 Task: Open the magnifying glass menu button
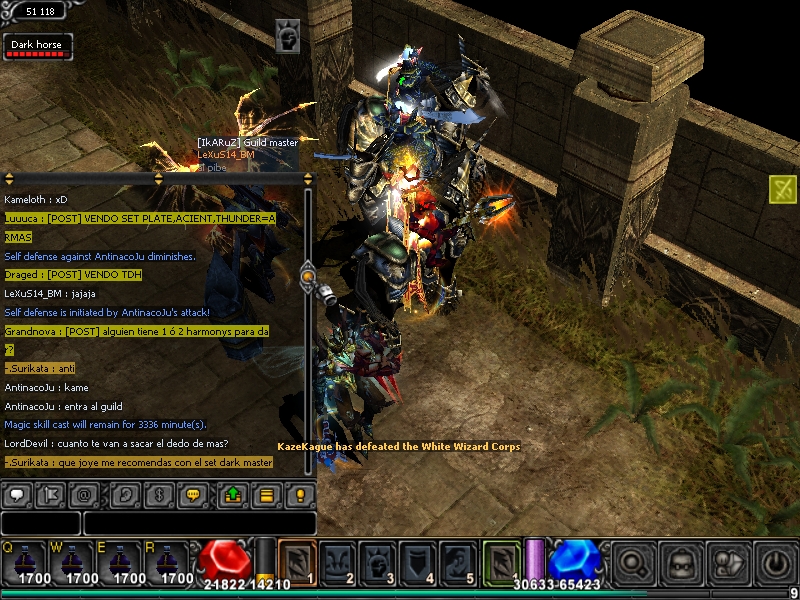tap(633, 563)
